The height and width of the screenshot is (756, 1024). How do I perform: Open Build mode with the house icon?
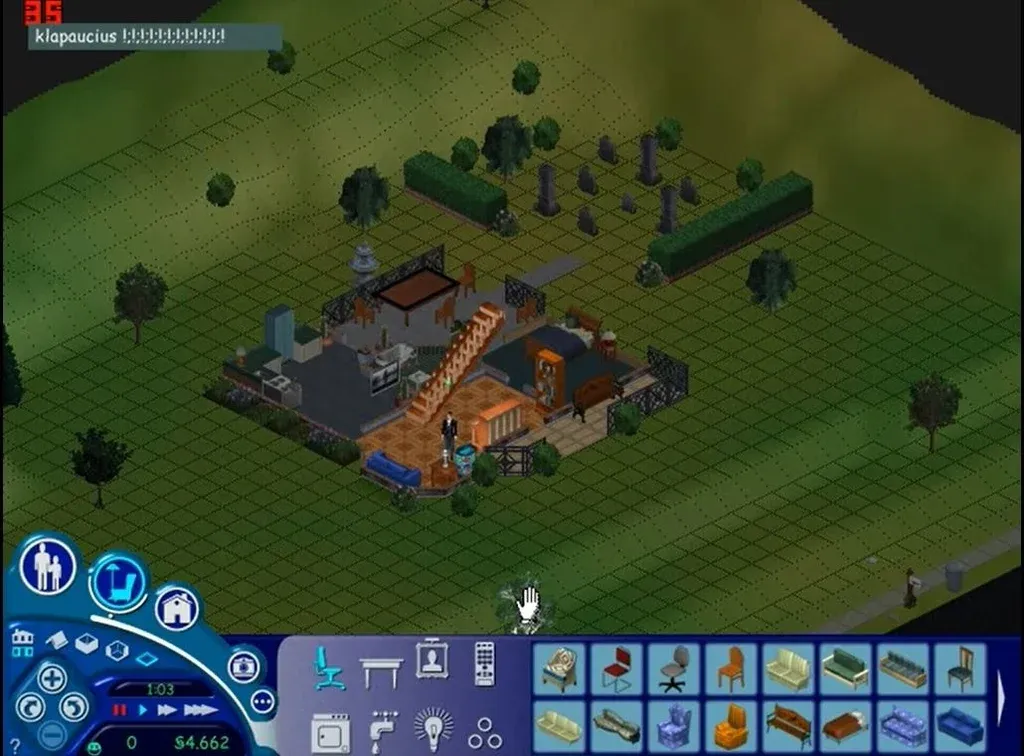click(x=176, y=609)
